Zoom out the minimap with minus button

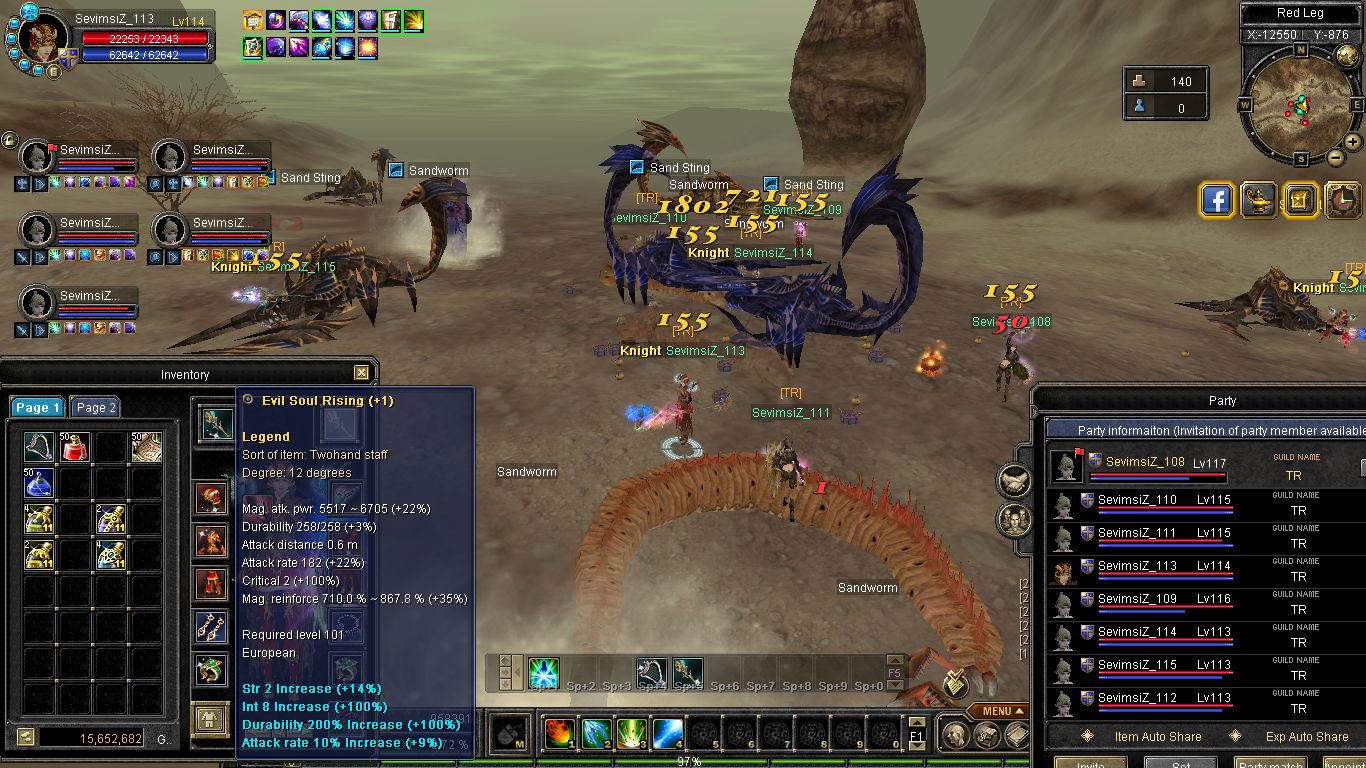click(x=1335, y=157)
